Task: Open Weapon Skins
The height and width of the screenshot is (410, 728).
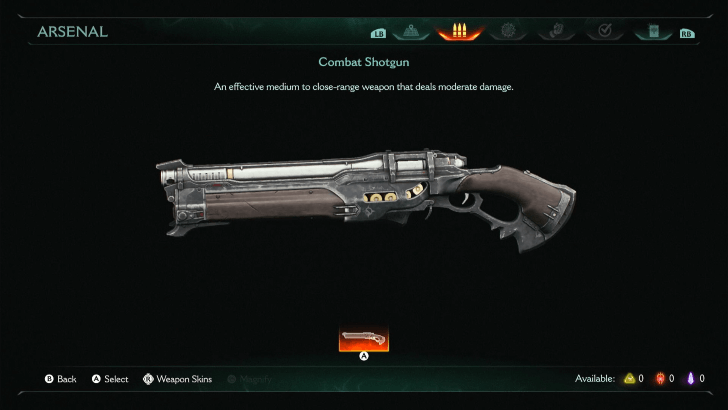Action: [178, 379]
